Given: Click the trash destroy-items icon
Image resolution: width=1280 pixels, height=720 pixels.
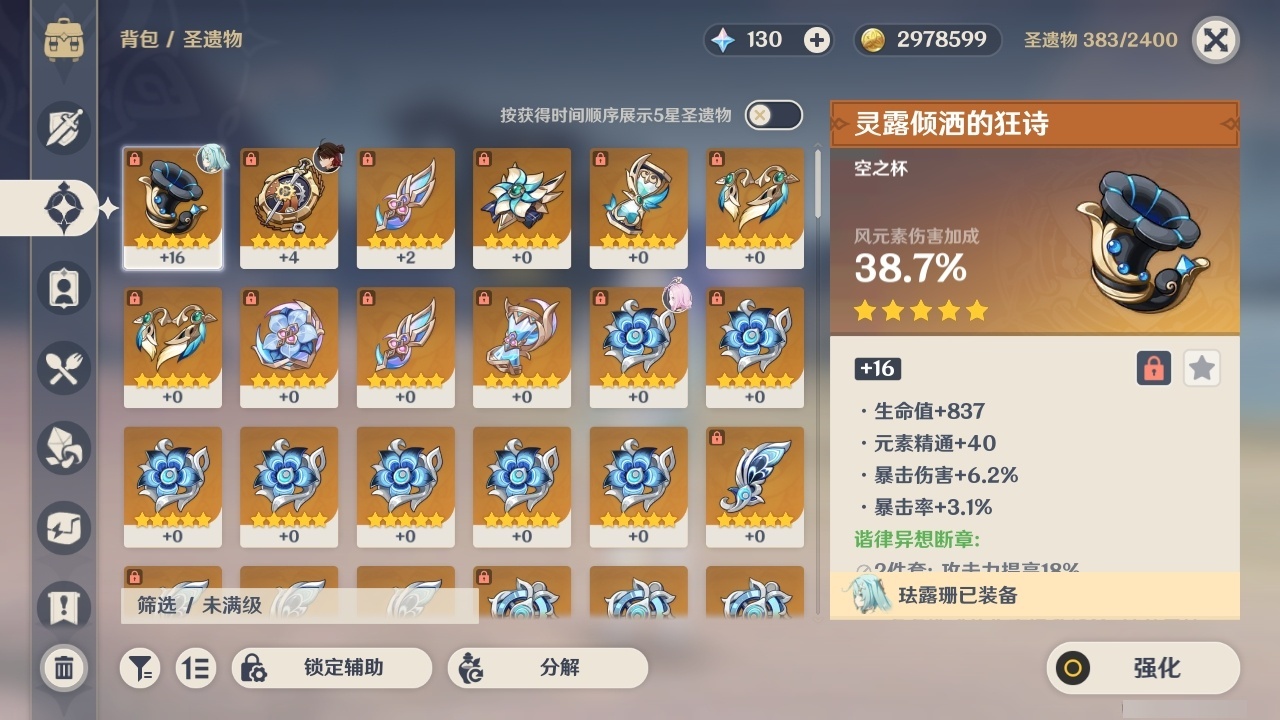Looking at the screenshot, I should [x=63, y=668].
